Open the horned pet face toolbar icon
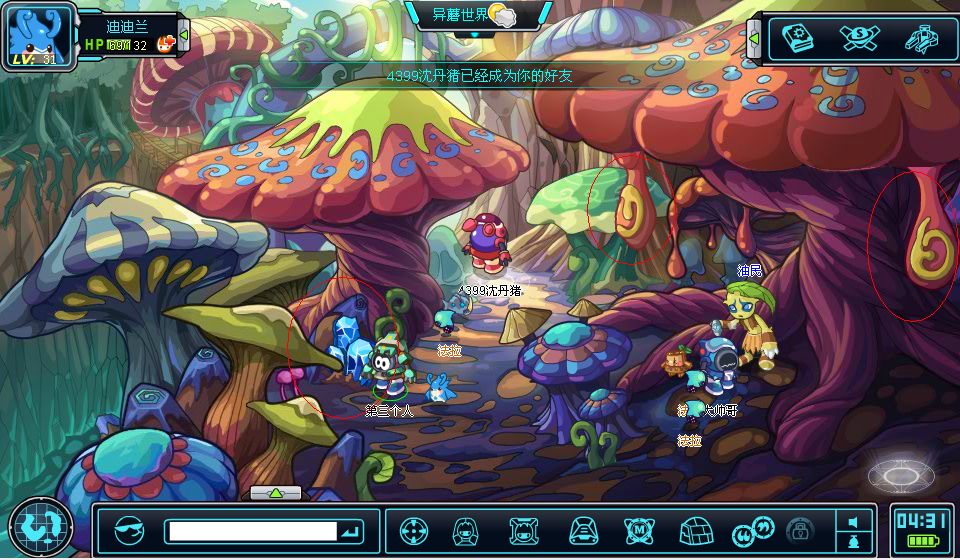The image size is (960, 560). tap(523, 530)
